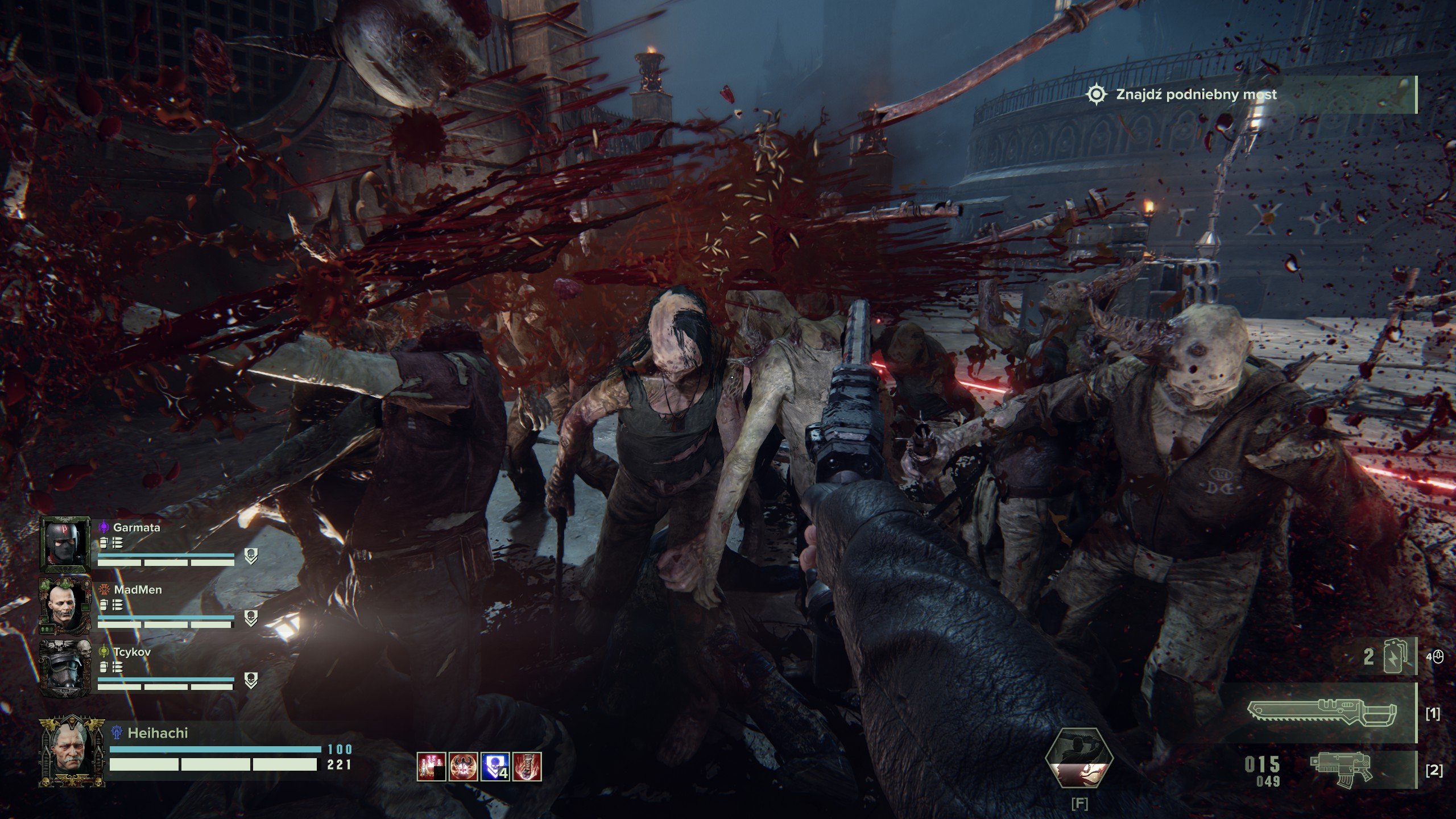Select teammate MadMen's portrait
Screen dimensions: 1456x819
pos(65,606)
